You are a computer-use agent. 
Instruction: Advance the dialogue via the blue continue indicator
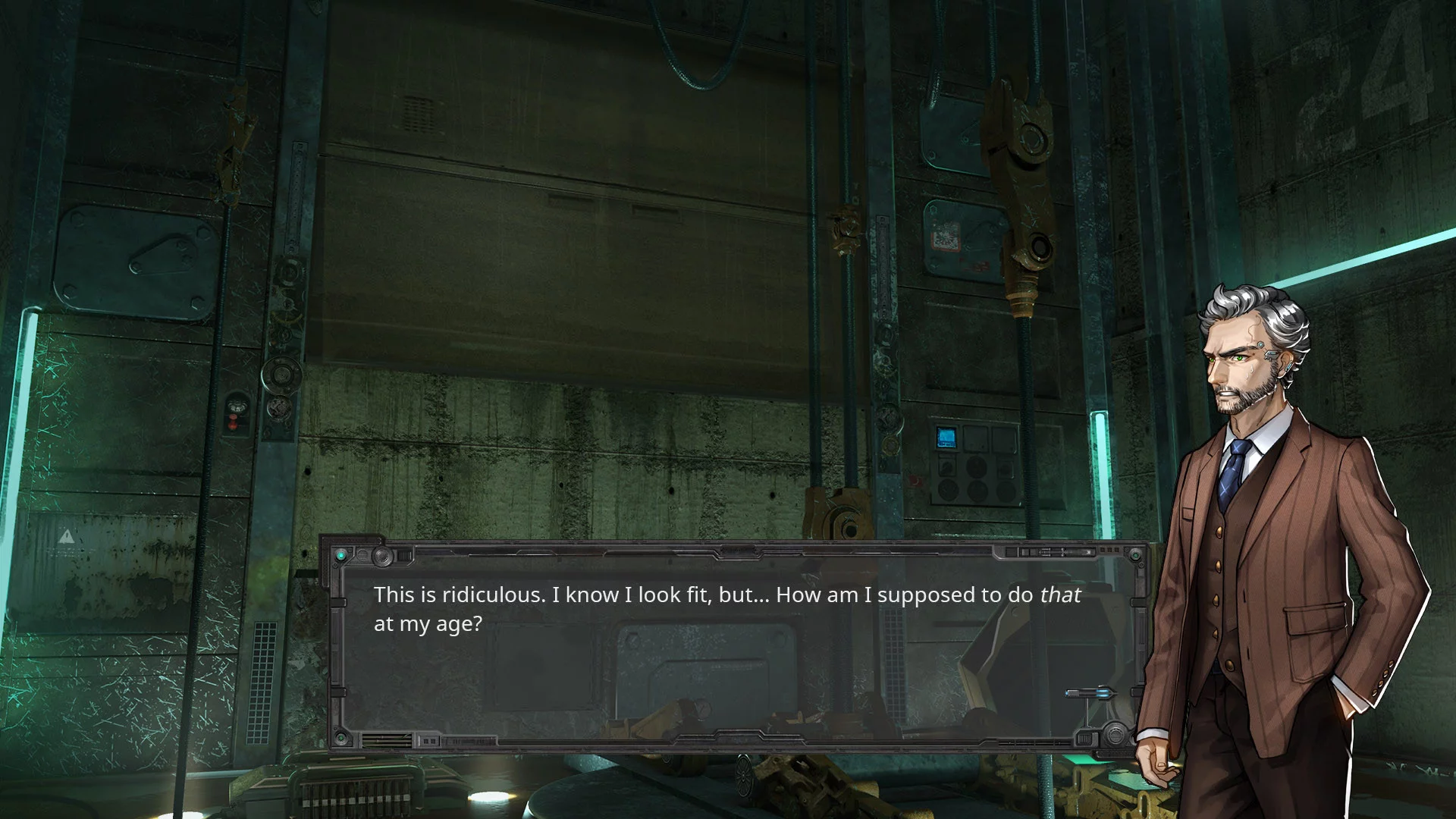1090,692
